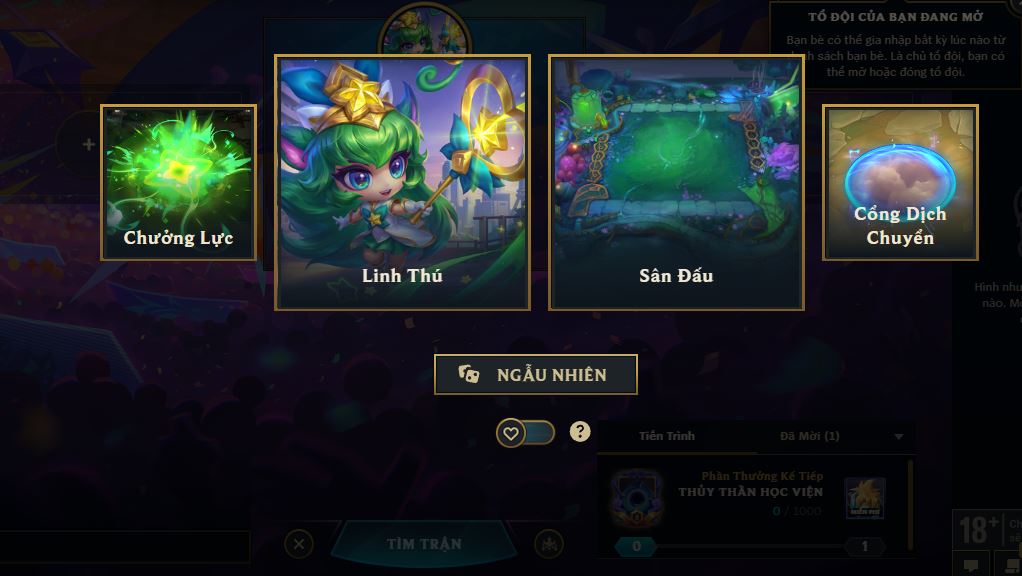The height and width of the screenshot is (576, 1022).
Task: Open the Thủy Thần Học Viện reward icon
Action: coord(864,498)
